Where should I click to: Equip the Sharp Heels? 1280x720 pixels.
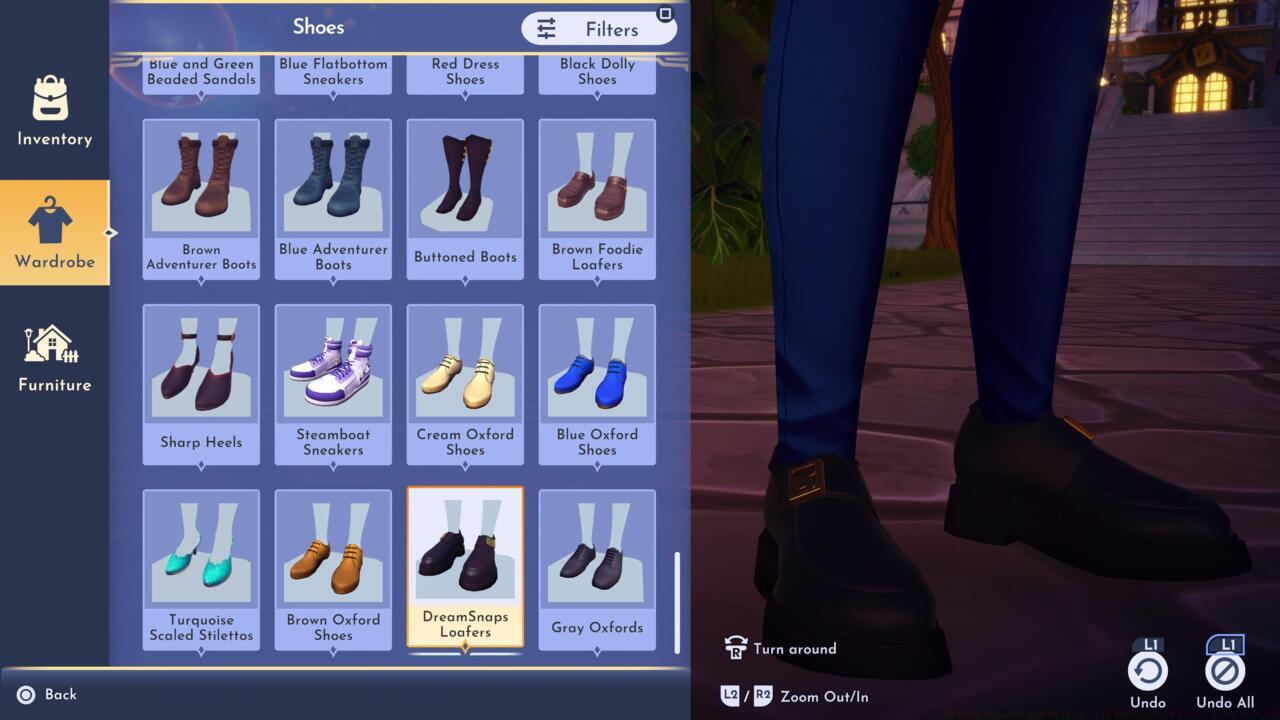[201, 365]
